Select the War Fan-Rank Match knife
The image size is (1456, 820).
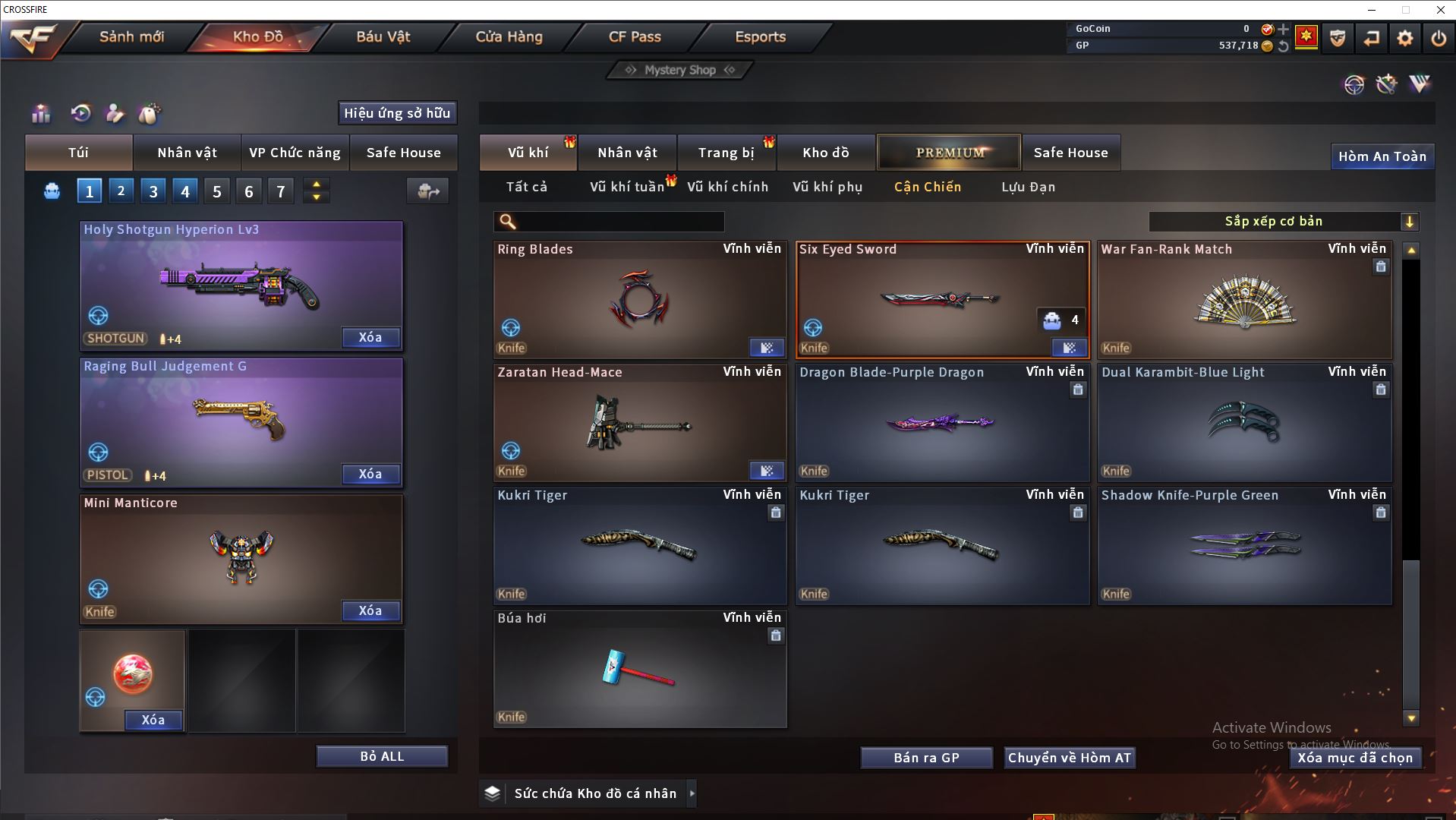1244,300
